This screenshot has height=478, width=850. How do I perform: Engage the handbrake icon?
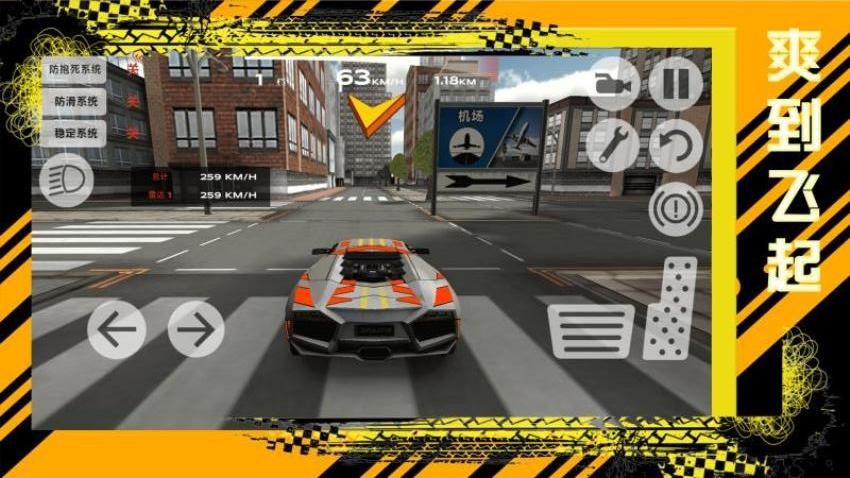[676, 210]
